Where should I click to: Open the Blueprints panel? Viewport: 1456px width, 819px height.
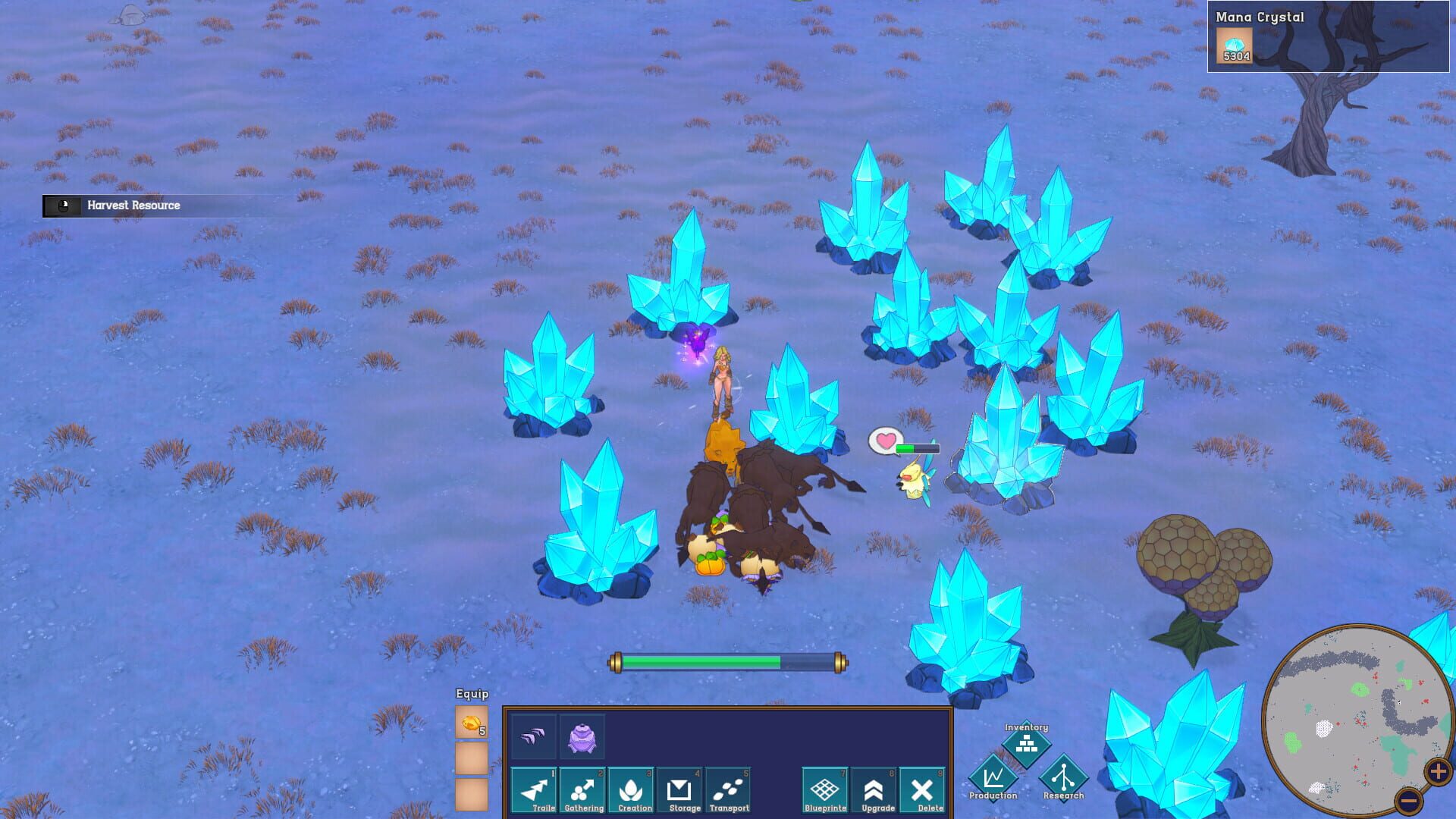(826, 790)
